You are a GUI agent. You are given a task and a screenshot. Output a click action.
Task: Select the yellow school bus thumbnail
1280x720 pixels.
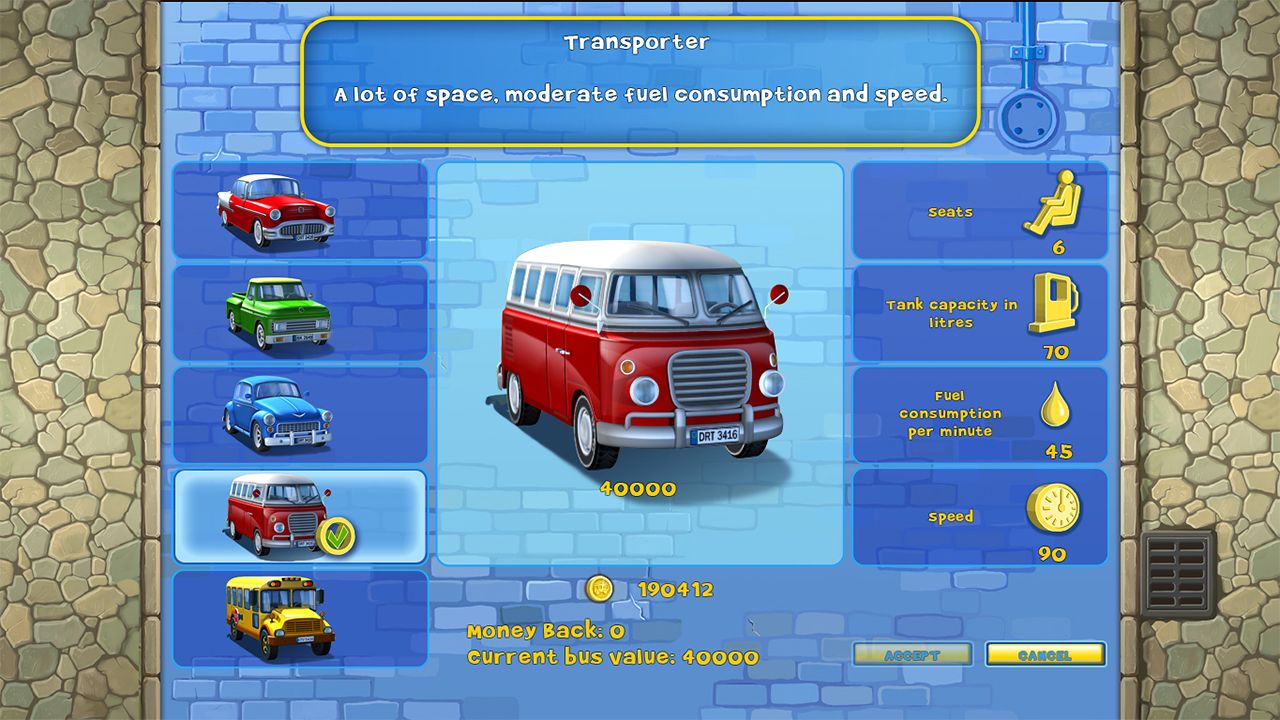[283, 615]
